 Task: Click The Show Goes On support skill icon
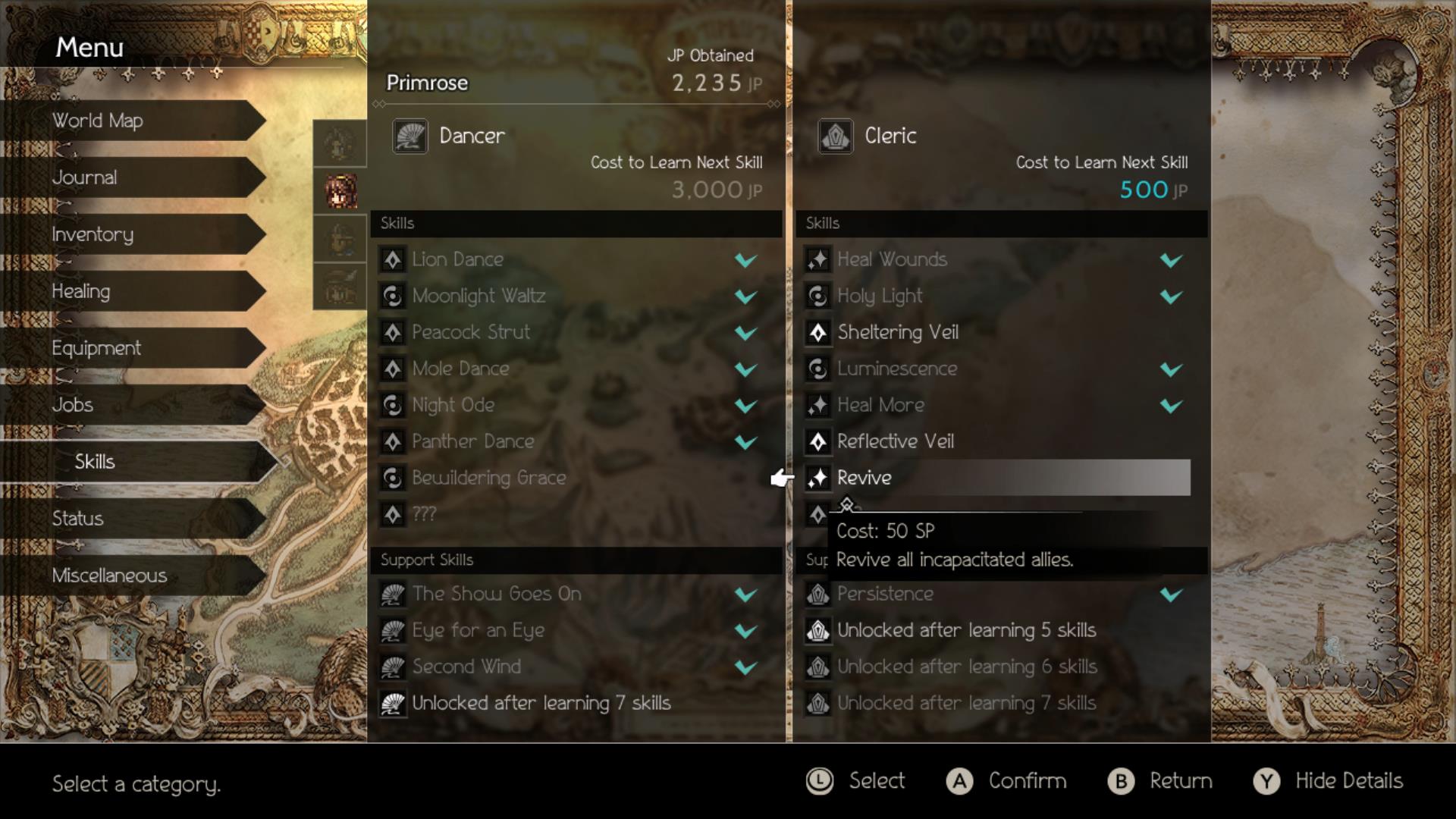coord(393,594)
